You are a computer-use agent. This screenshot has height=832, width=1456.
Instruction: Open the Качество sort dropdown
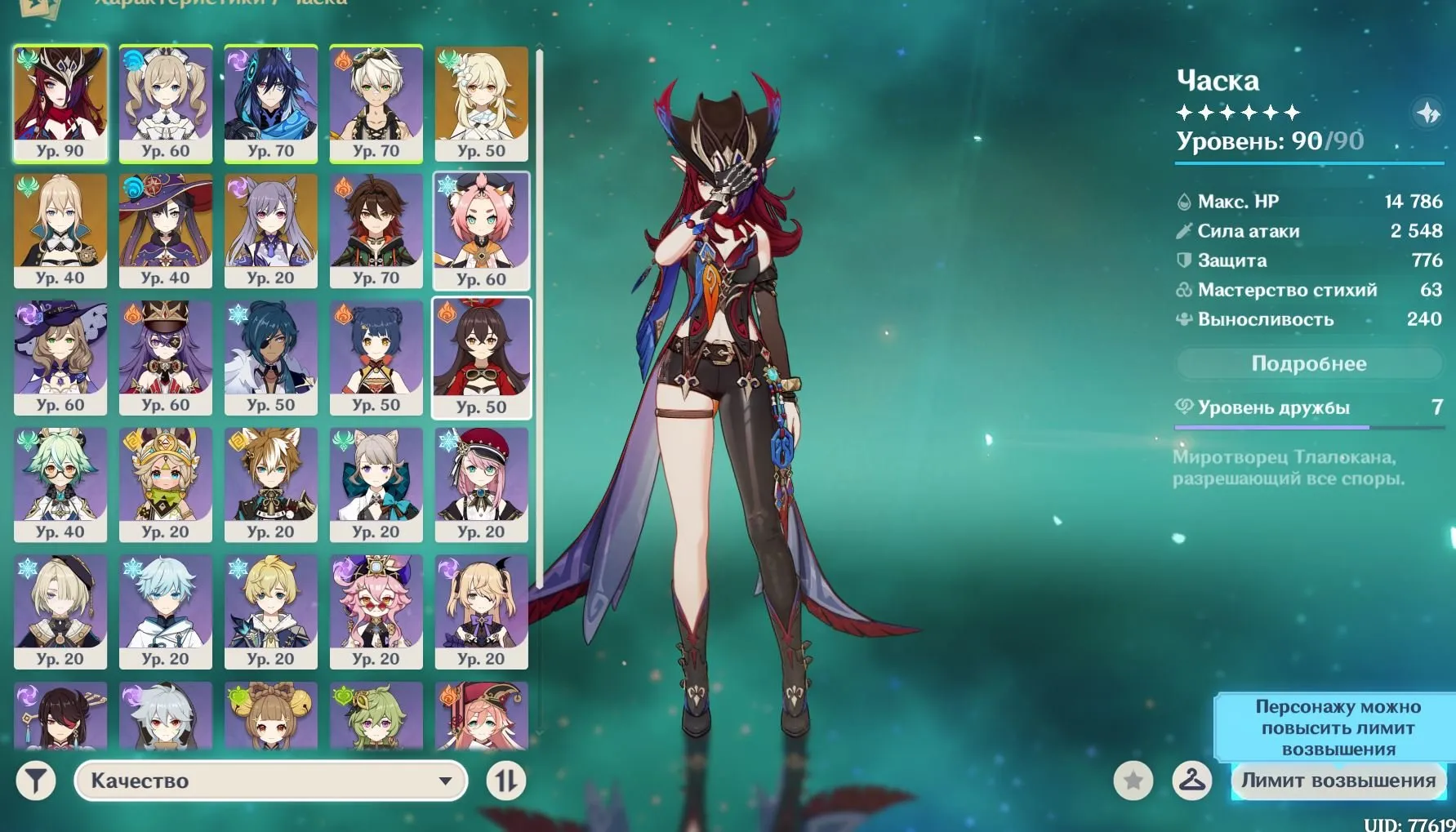tap(270, 781)
